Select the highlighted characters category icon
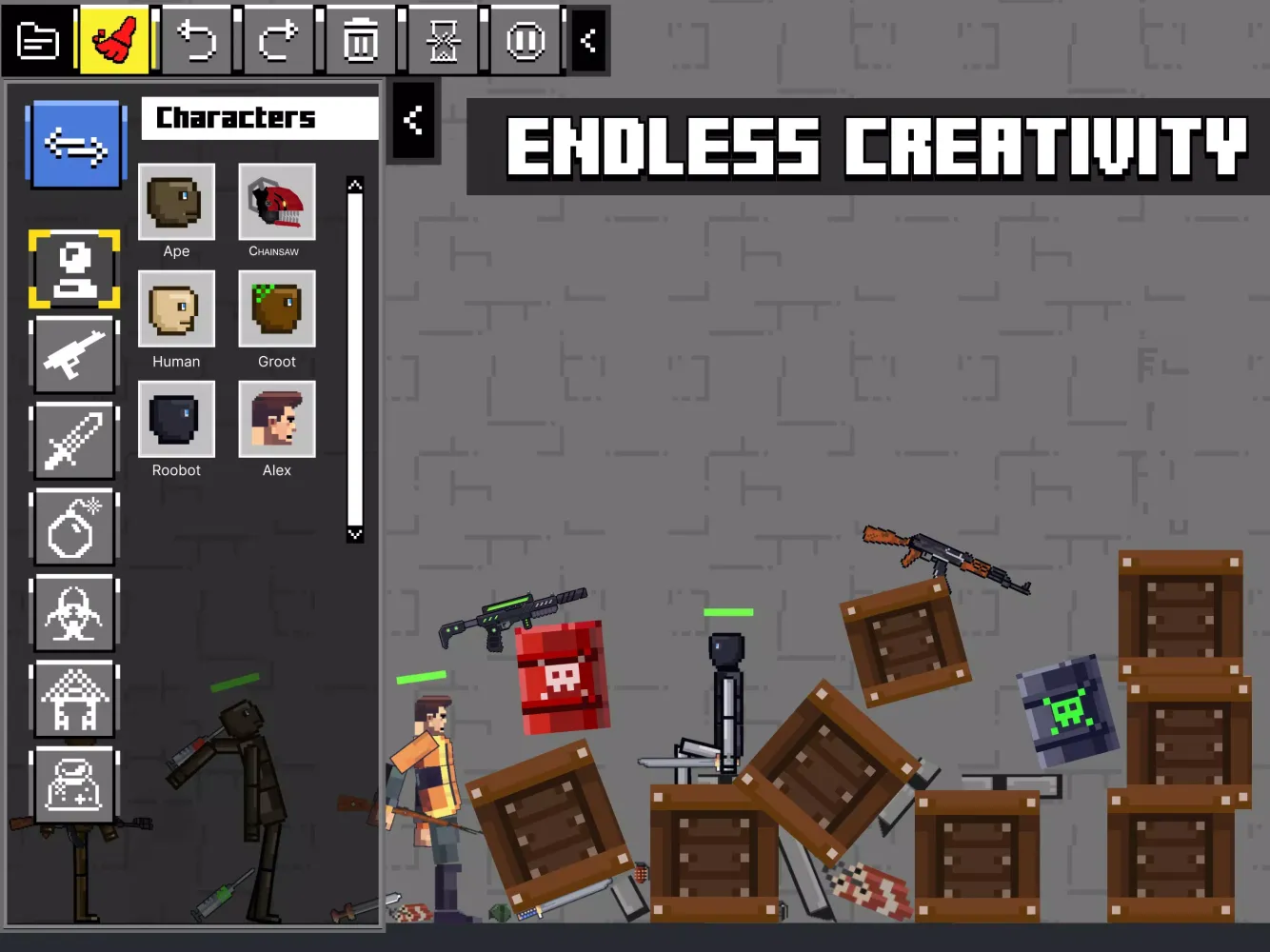1270x952 pixels. (x=74, y=269)
